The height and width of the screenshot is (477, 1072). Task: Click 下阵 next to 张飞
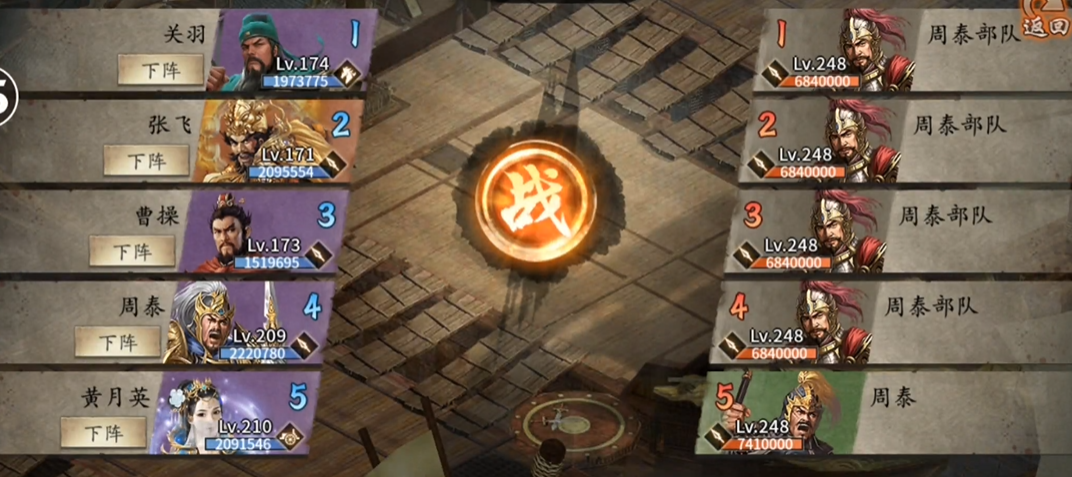coord(146,160)
